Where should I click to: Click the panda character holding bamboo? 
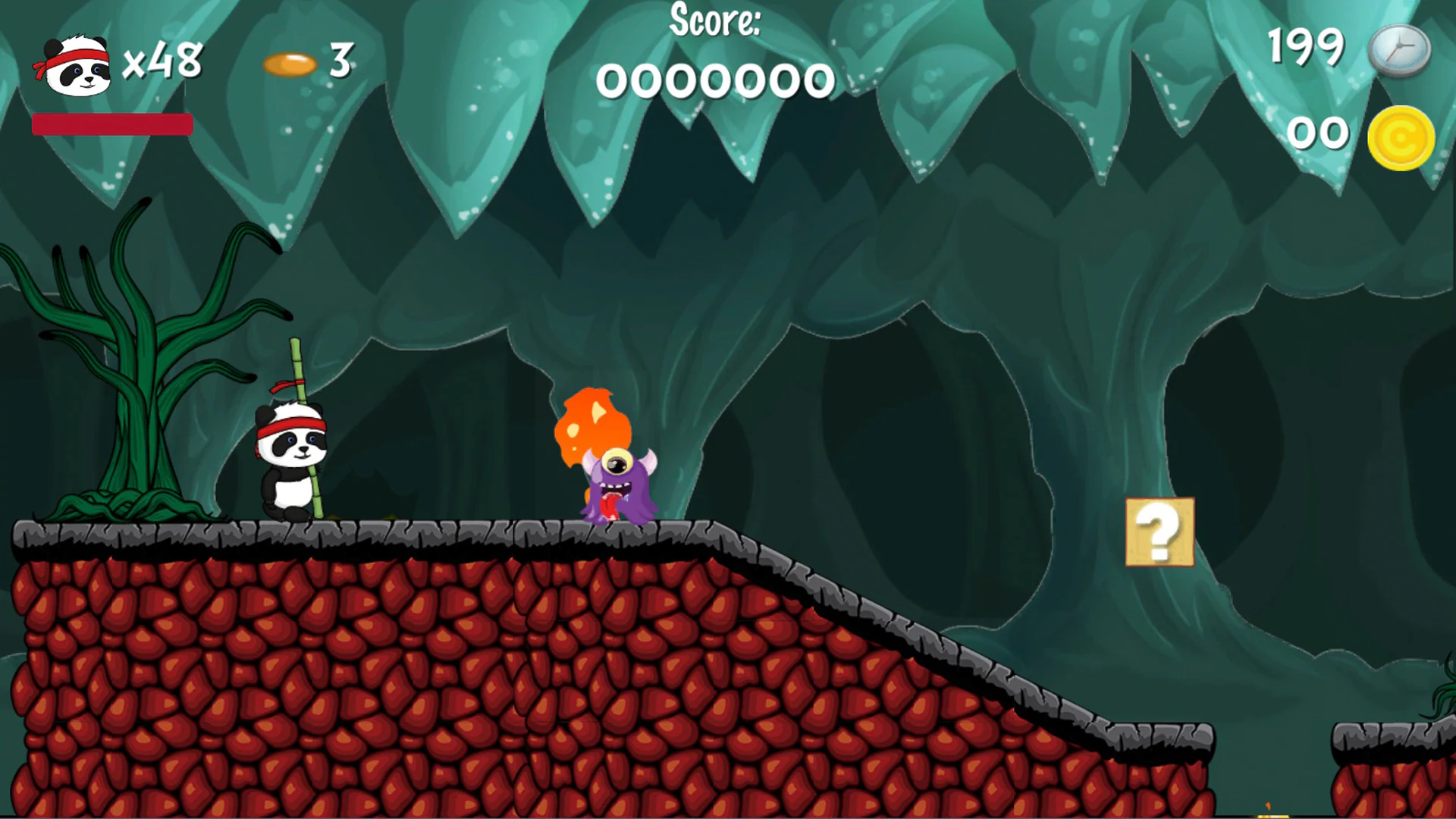click(x=290, y=463)
